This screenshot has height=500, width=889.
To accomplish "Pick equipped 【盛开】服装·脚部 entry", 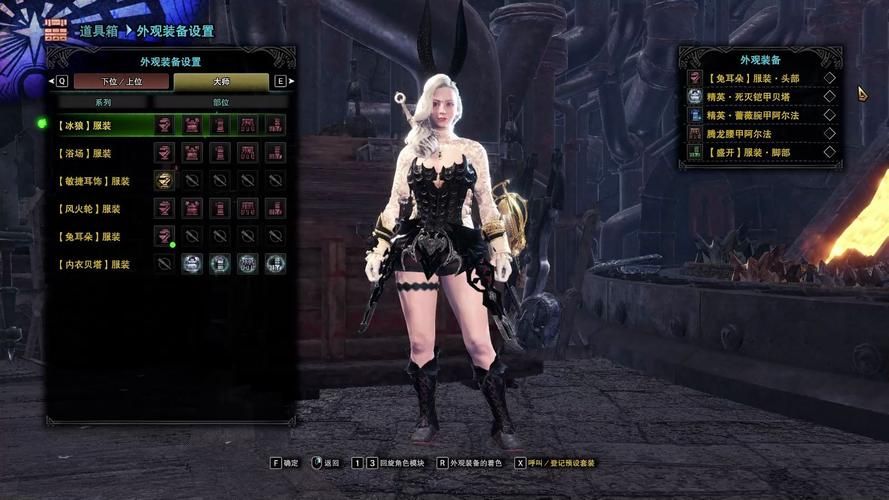I will click(760, 152).
